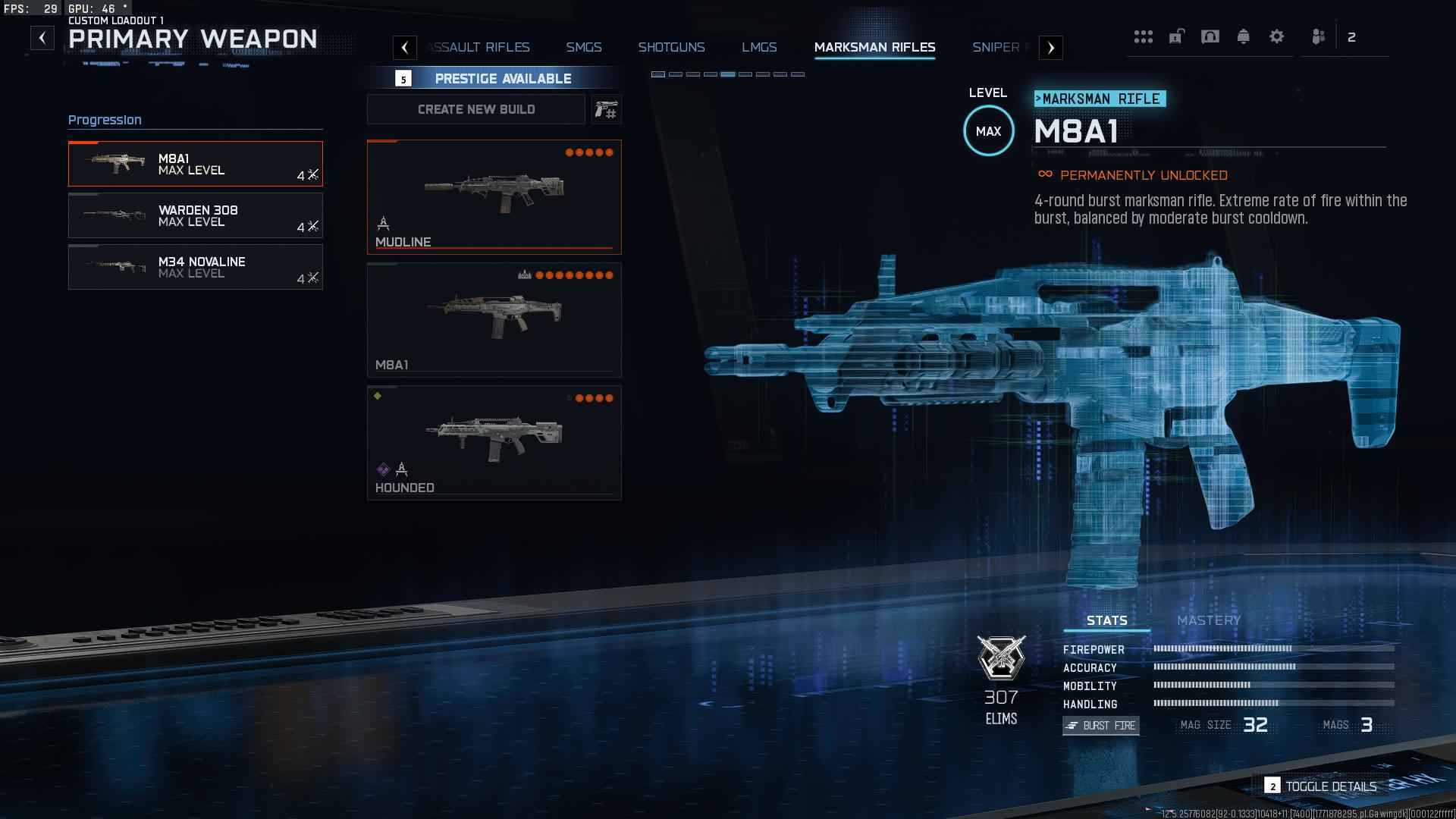Select the Mudline build card
This screenshot has height=819, width=1456.
(x=494, y=196)
